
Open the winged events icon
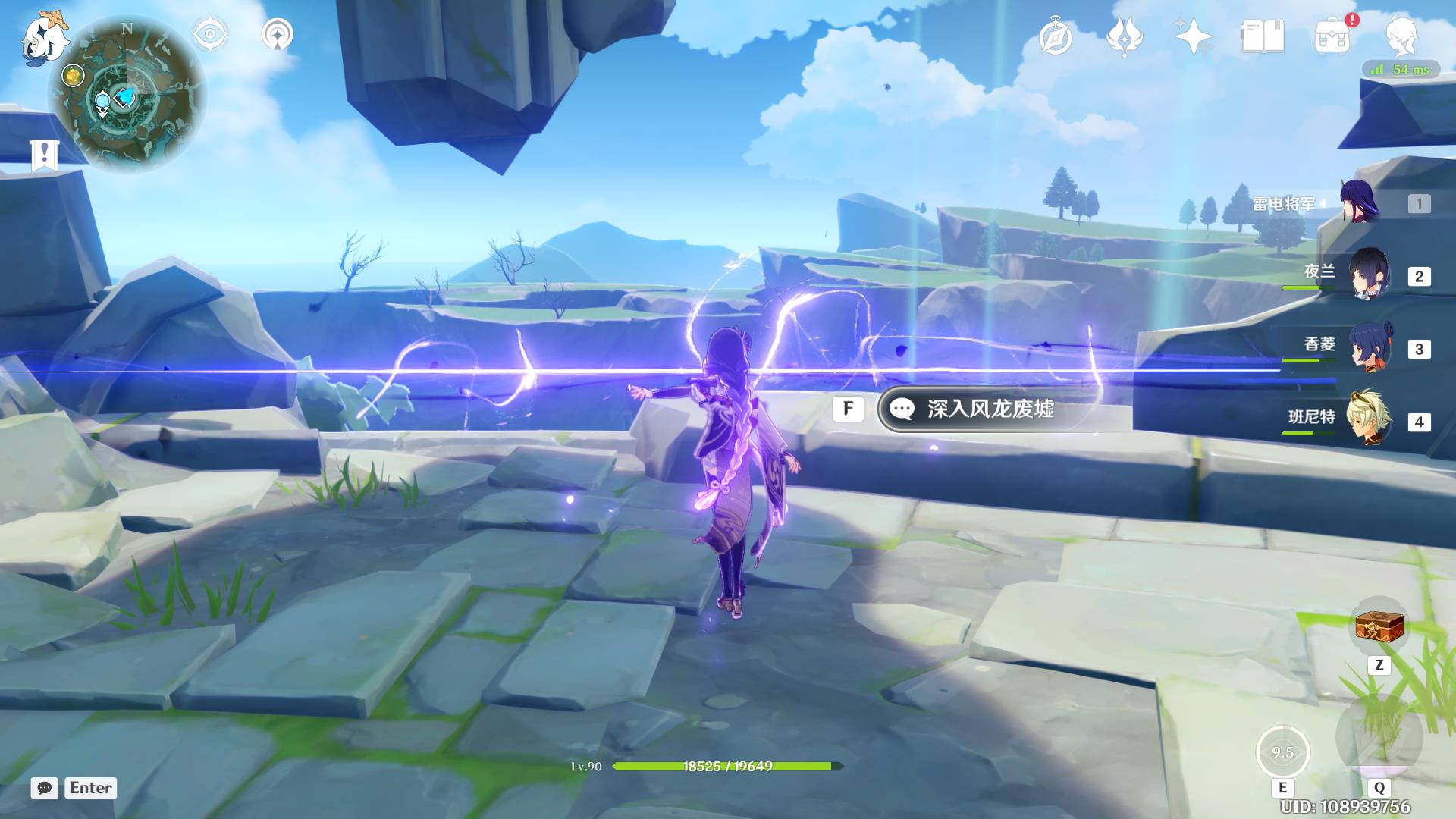(1125, 36)
